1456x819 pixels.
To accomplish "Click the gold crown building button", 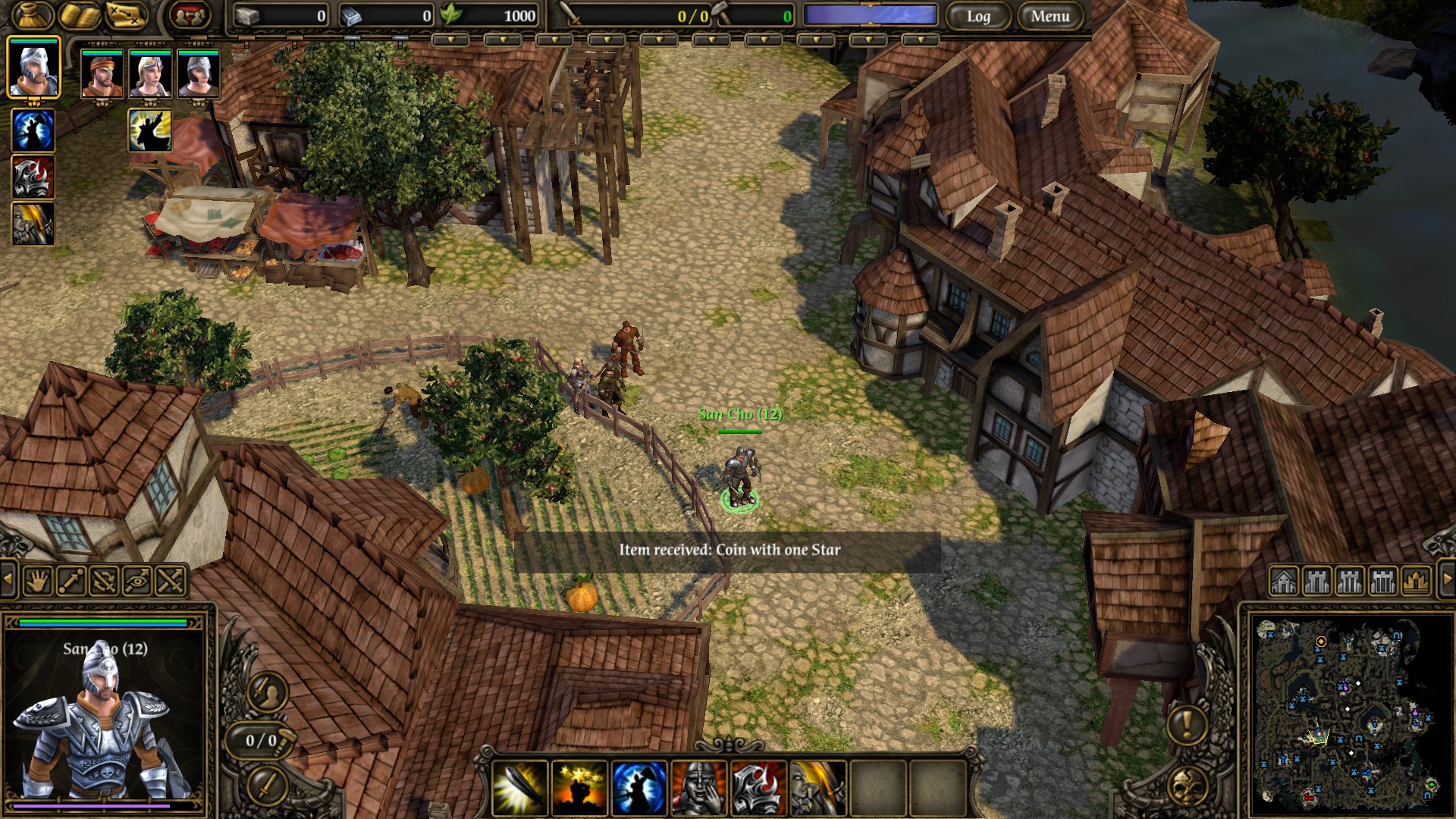I will pos(1416,582).
